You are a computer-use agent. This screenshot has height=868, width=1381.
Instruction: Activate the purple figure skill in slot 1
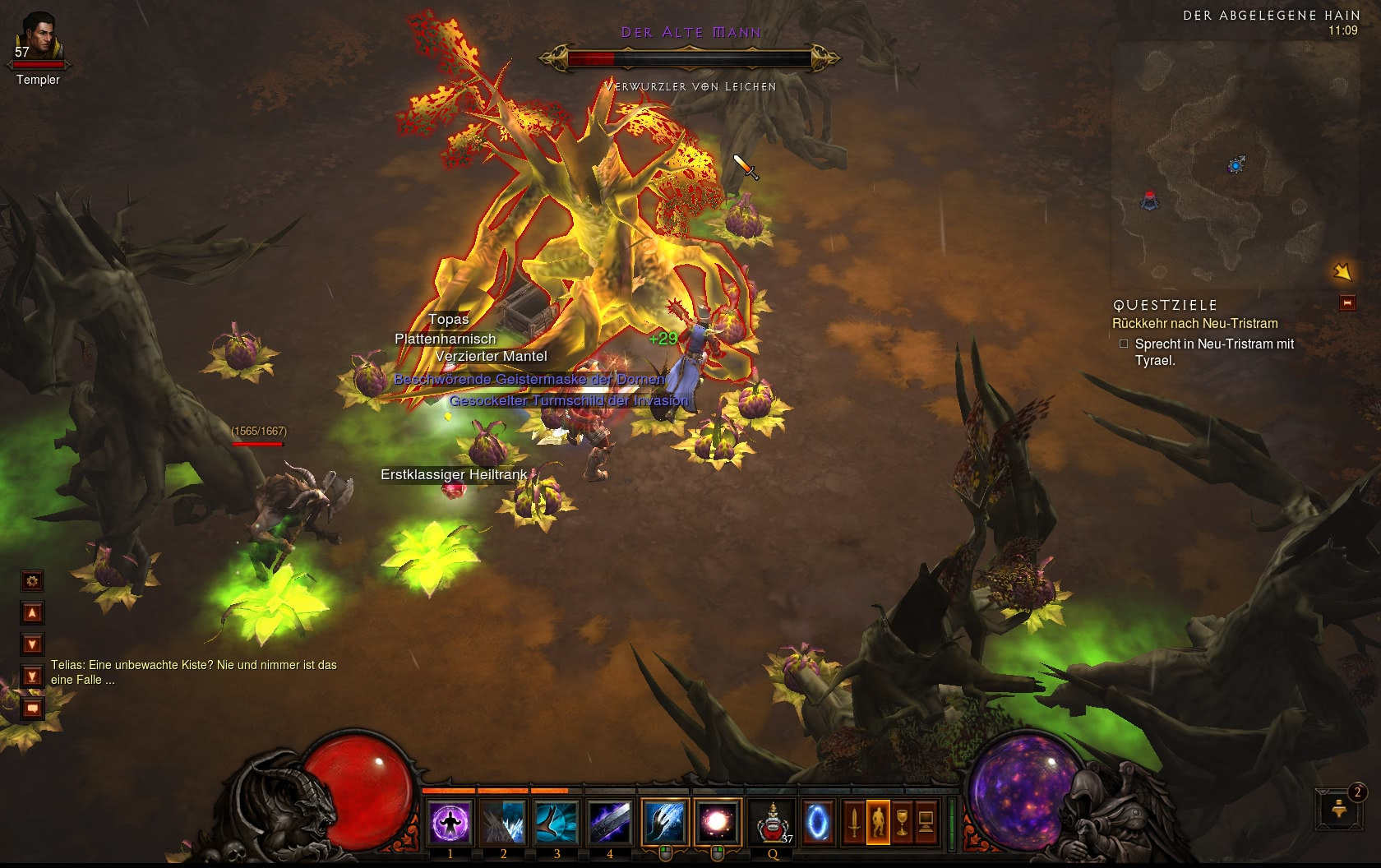(x=450, y=821)
